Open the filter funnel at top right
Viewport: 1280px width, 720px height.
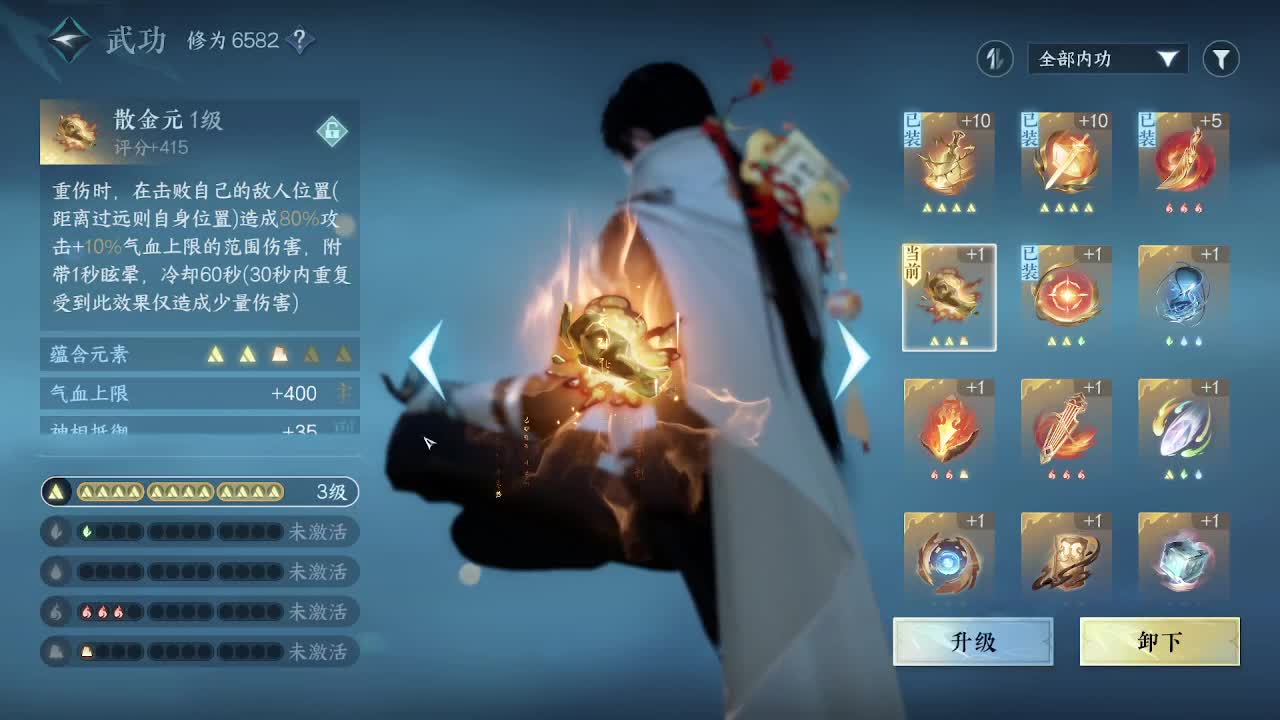click(1220, 59)
